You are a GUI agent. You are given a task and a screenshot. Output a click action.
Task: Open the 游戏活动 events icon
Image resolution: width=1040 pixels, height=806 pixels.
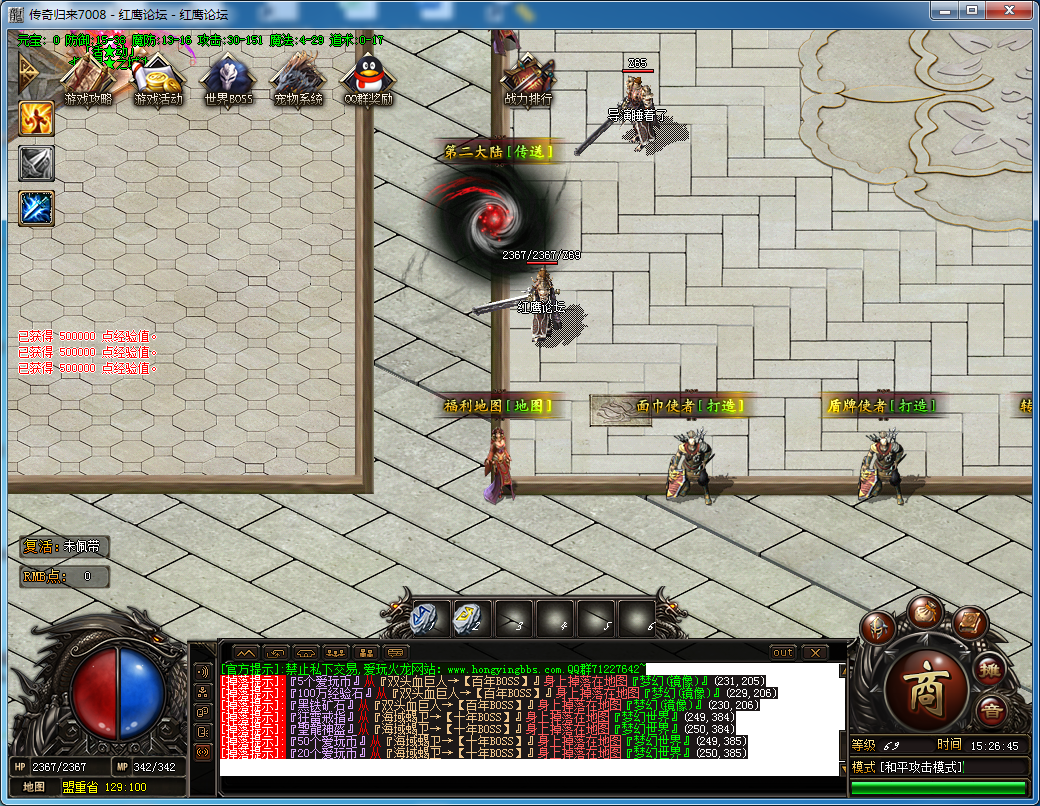pyautogui.click(x=158, y=78)
